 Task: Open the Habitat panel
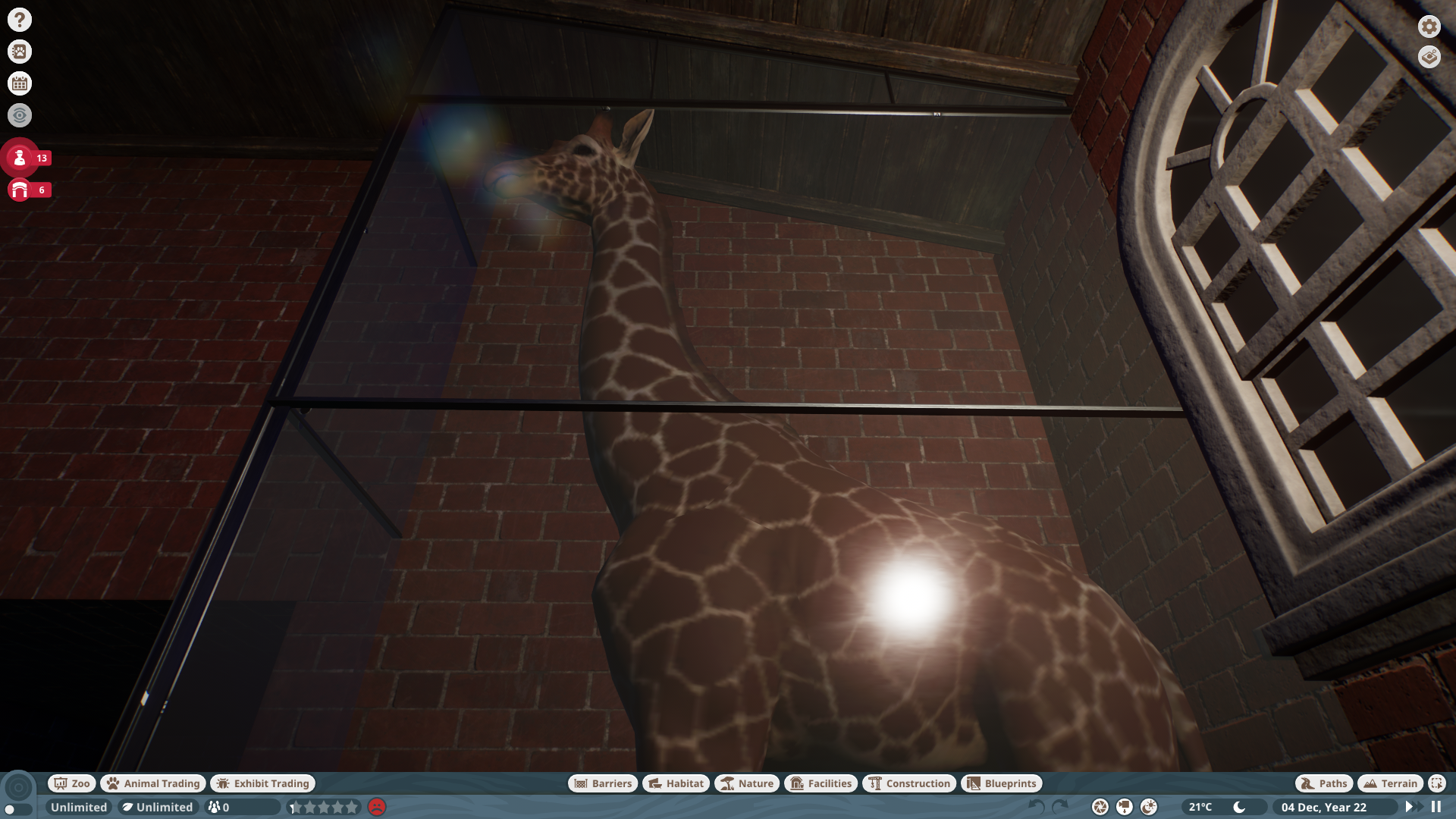675,783
